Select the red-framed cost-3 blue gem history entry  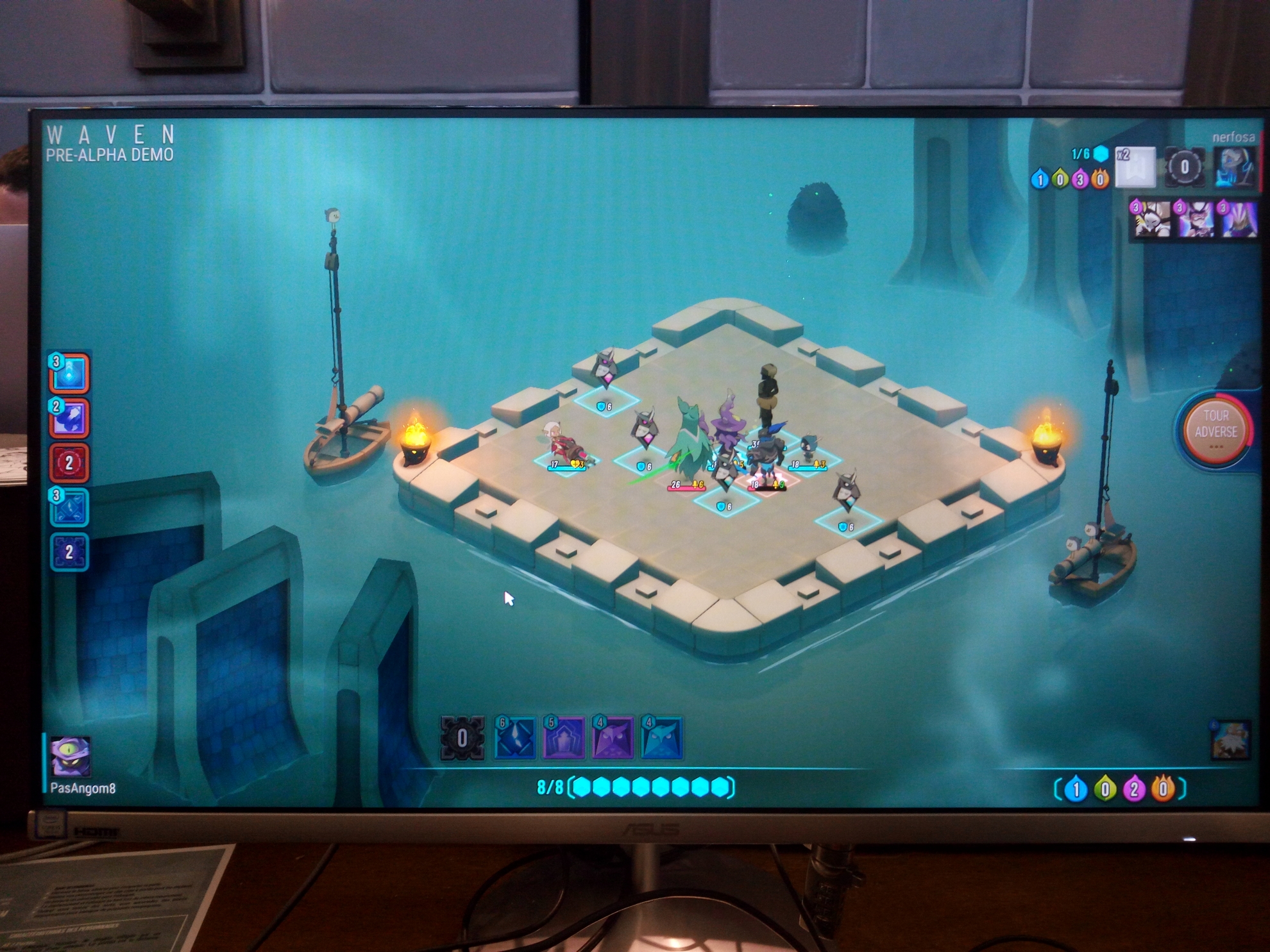pos(69,373)
